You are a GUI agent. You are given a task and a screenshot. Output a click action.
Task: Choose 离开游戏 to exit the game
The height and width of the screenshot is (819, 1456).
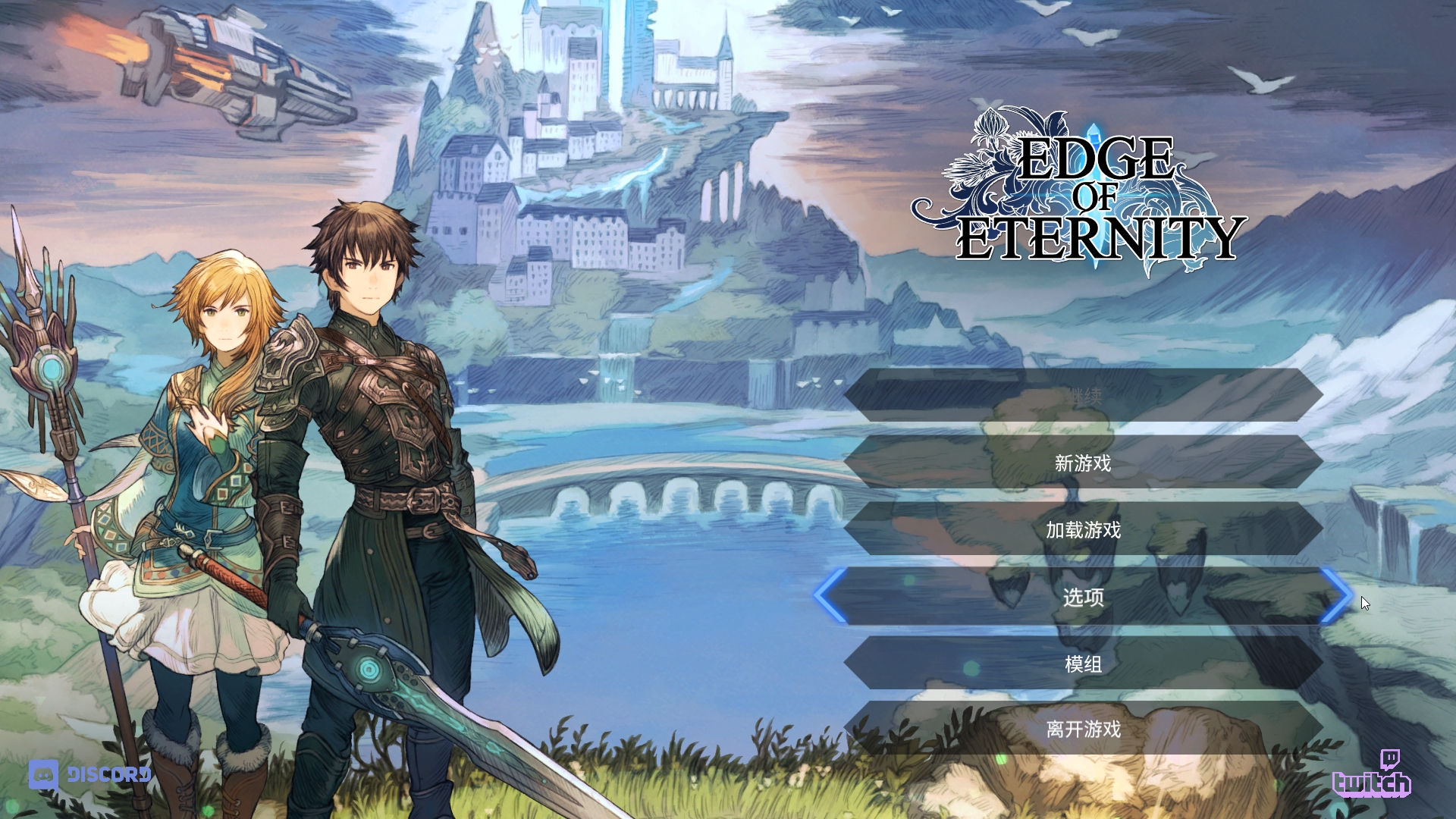pyautogui.click(x=1086, y=731)
